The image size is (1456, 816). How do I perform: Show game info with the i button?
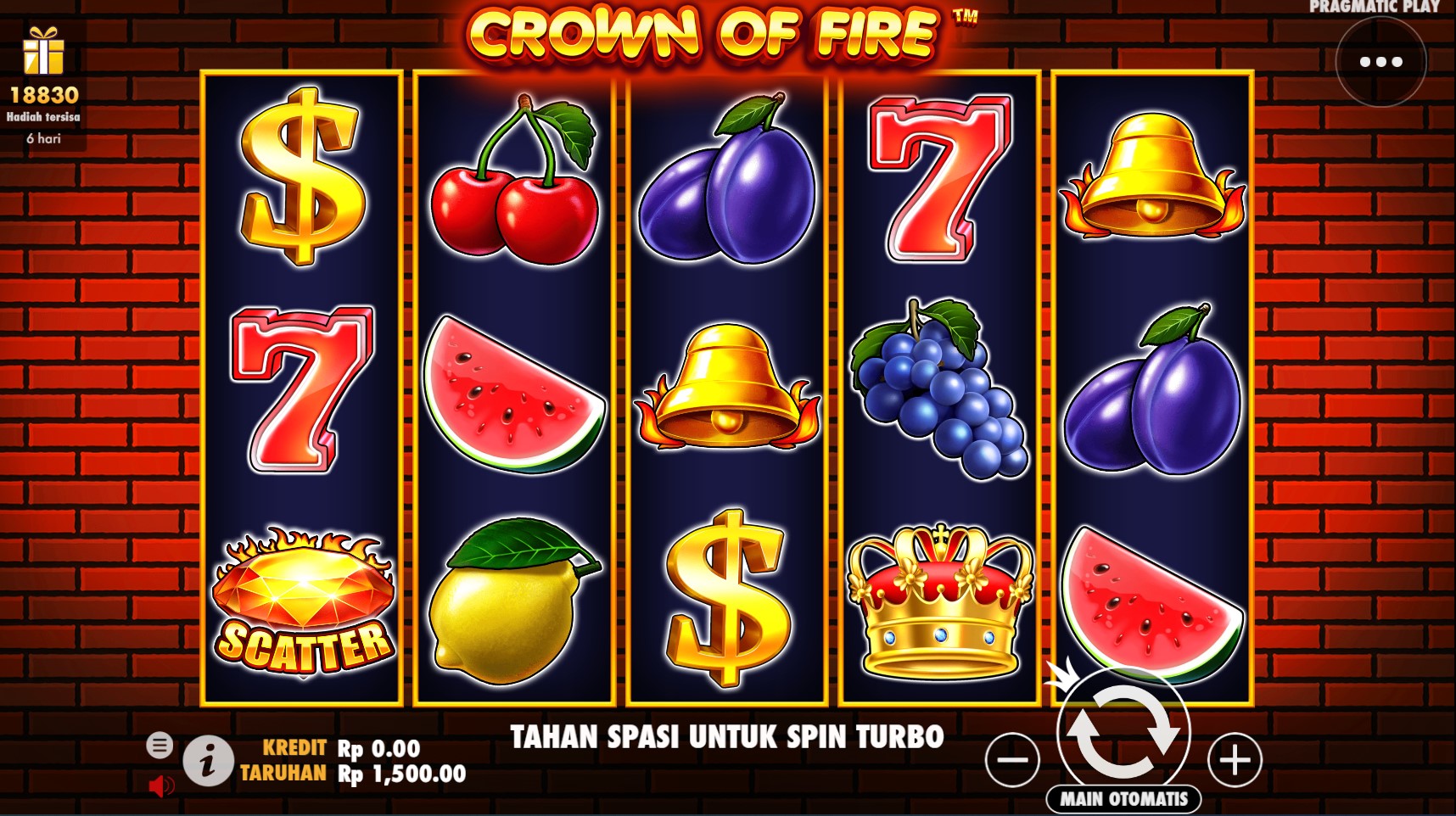coord(208,760)
